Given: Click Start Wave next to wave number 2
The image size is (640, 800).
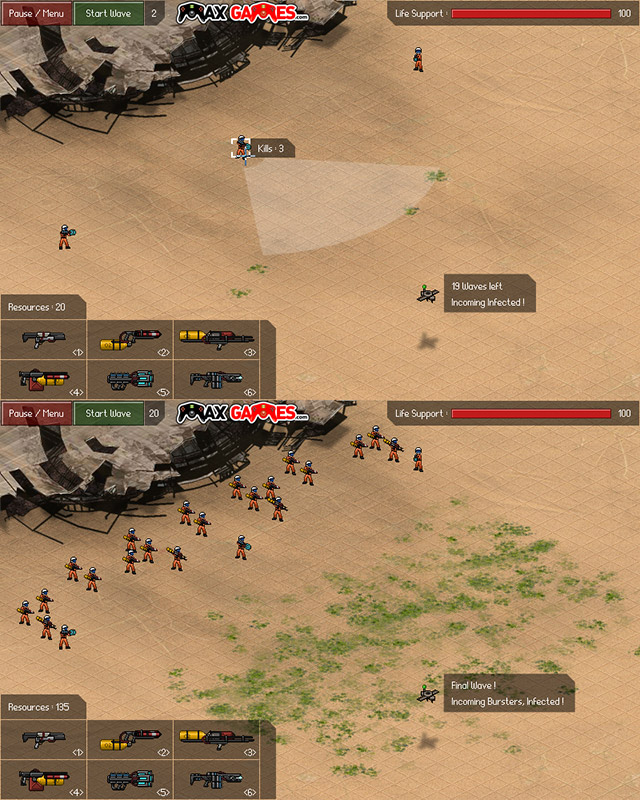Looking at the screenshot, I should (108, 14).
